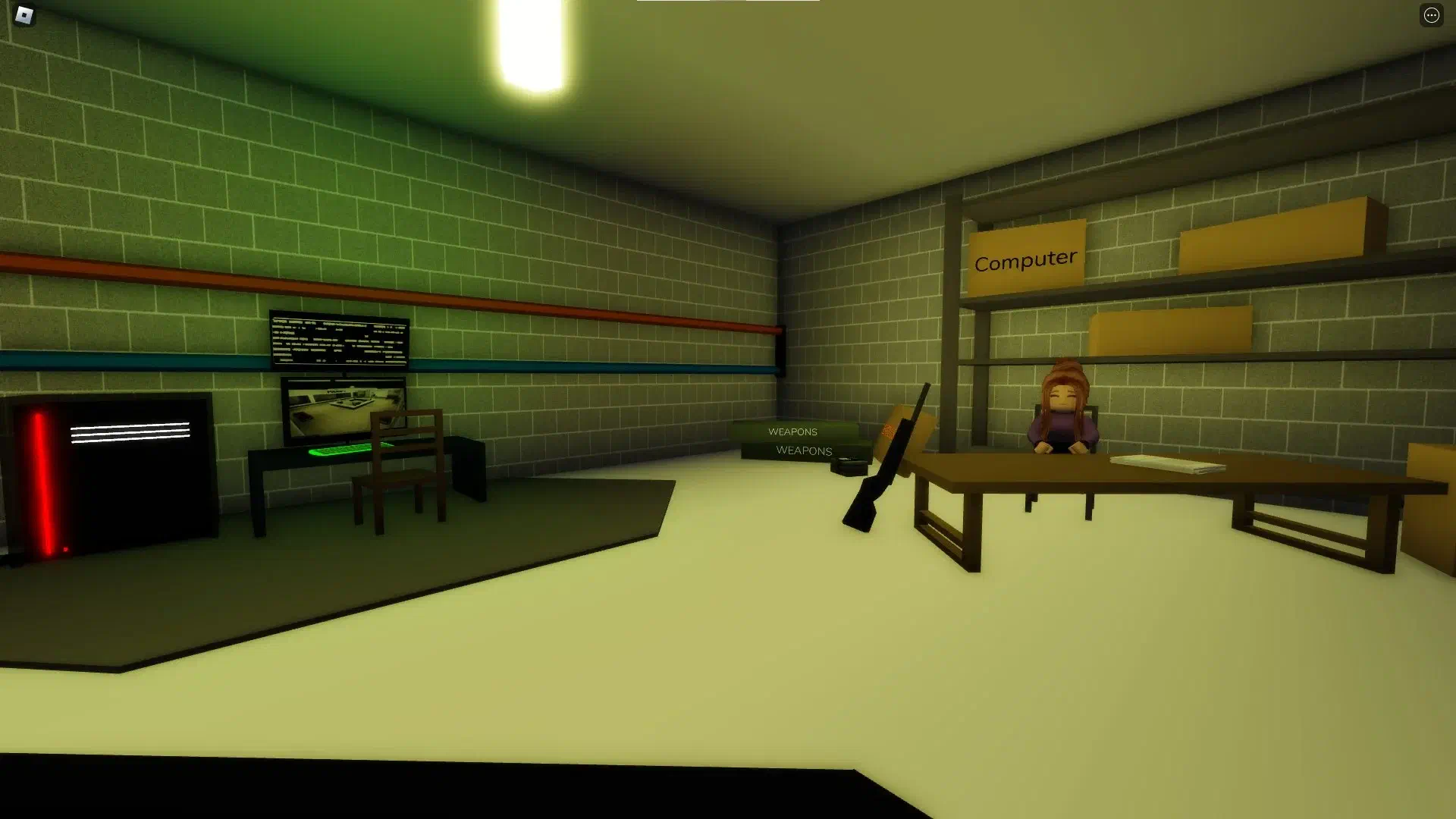The width and height of the screenshot is (1456, 819).
Task: Click the ceiling light fixture
Action: coord(531,45)
